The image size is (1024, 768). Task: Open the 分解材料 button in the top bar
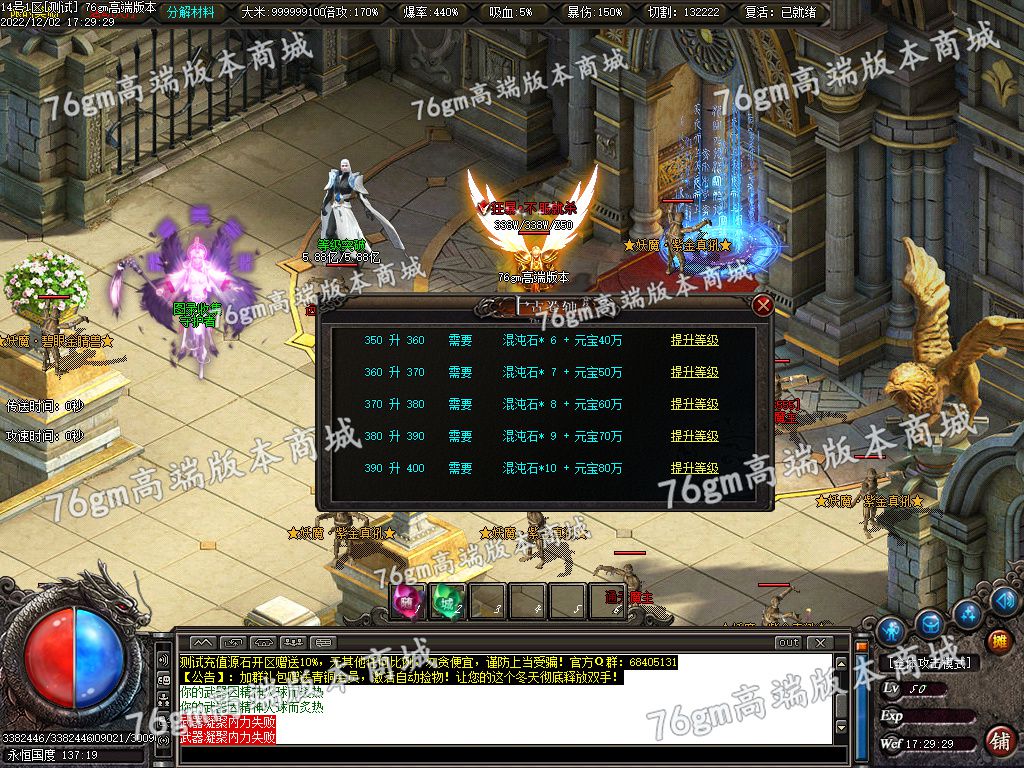[x=191, y=13]
